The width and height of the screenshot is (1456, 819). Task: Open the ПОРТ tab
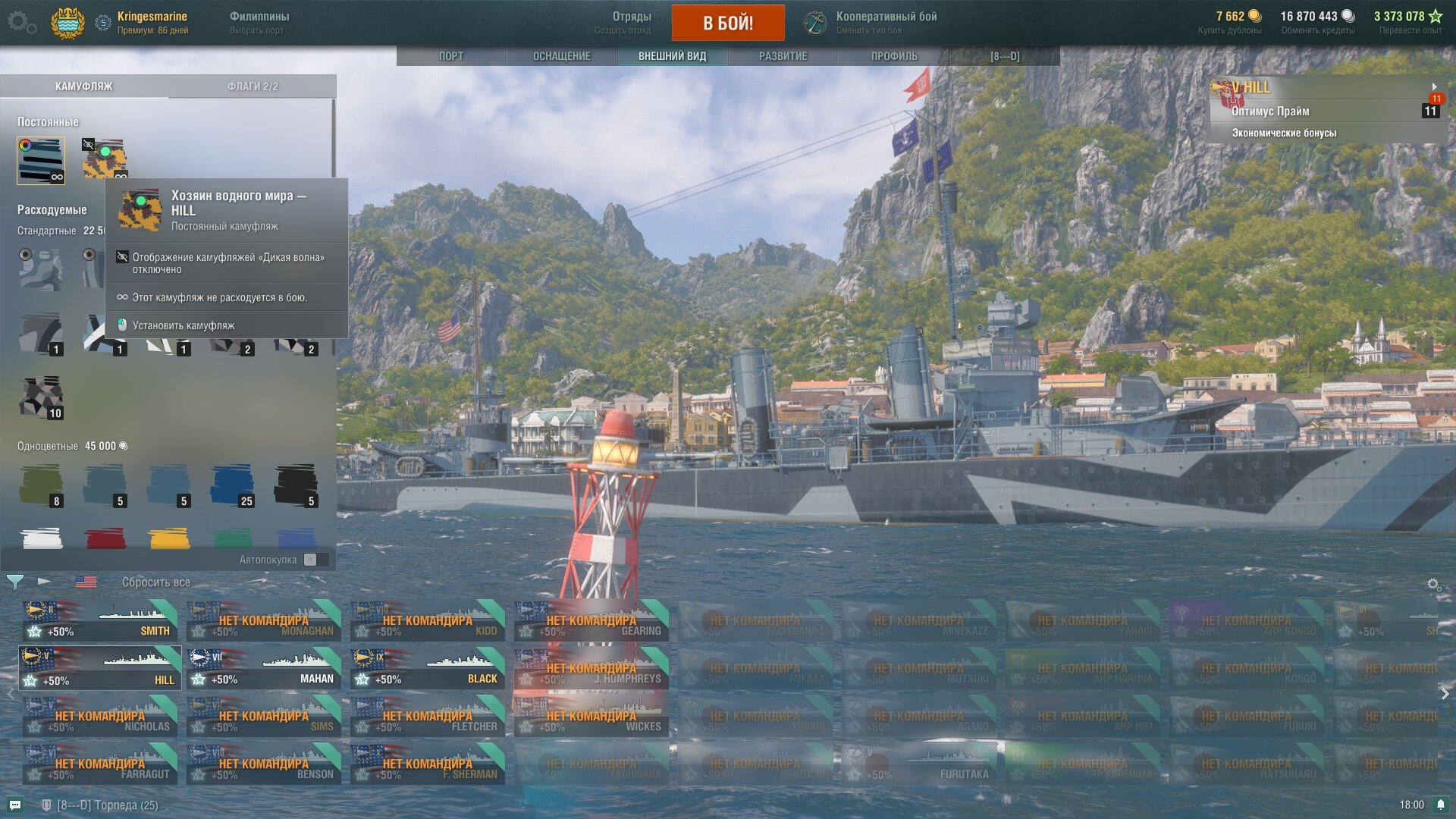[450, 56]
